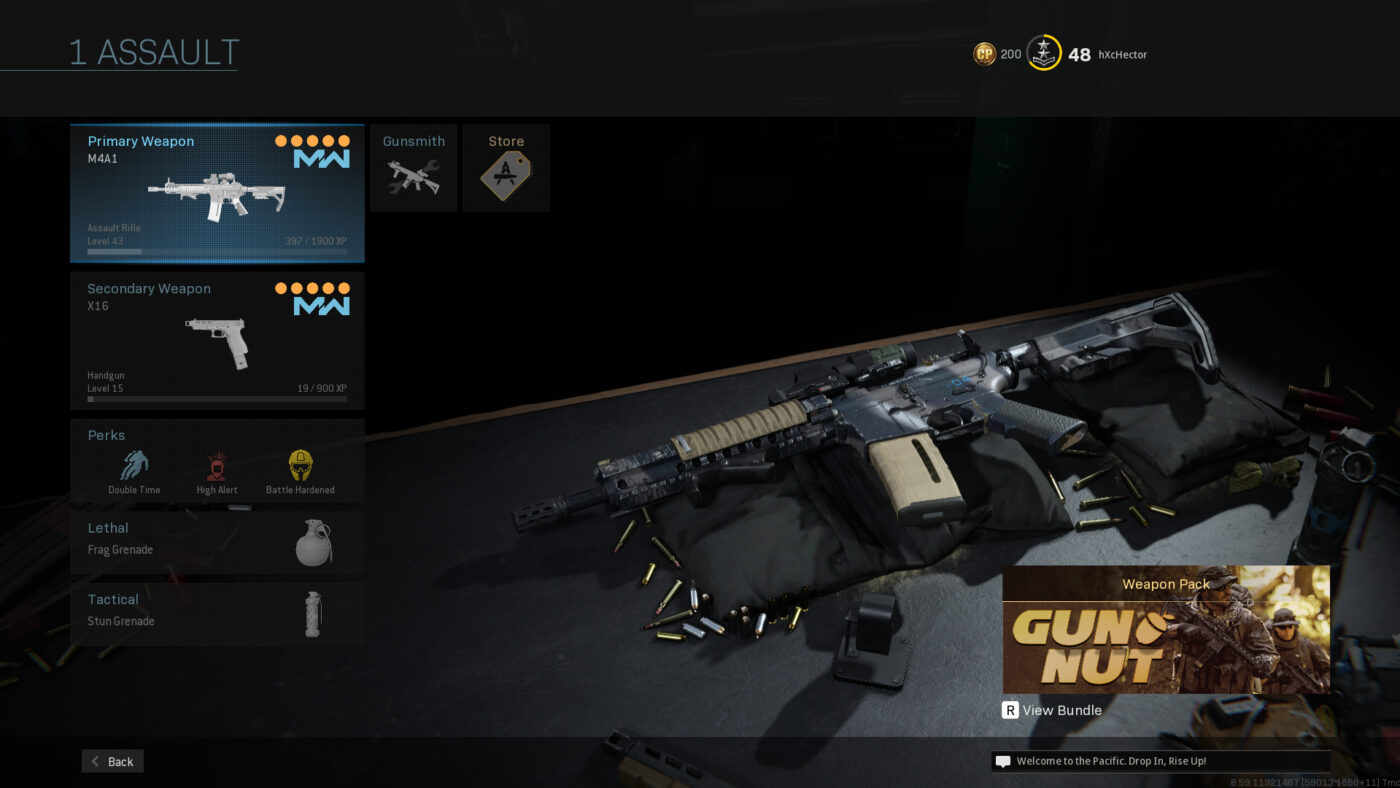Select the M4A1 Primary Weapon slot

(x=217, y=193)
